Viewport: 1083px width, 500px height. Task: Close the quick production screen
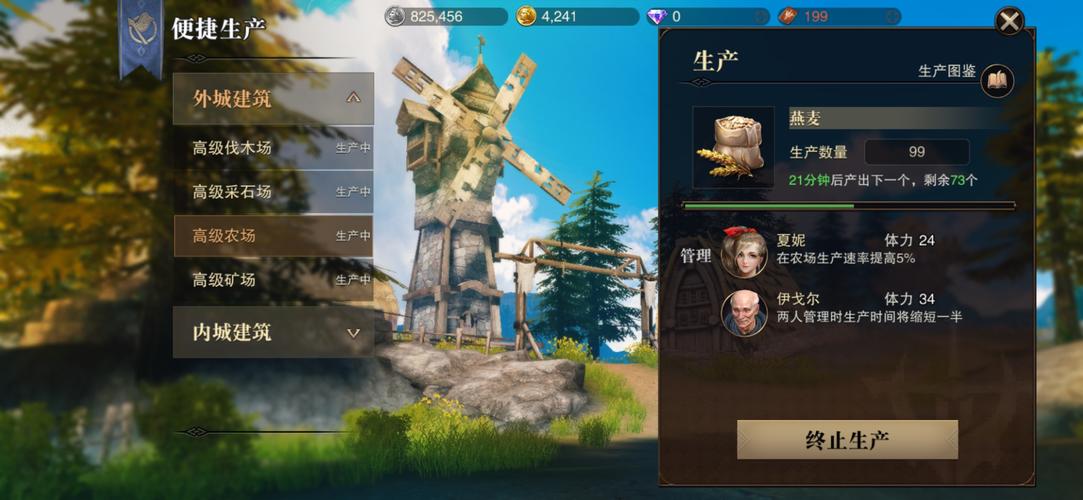(x=1009, y=21)
